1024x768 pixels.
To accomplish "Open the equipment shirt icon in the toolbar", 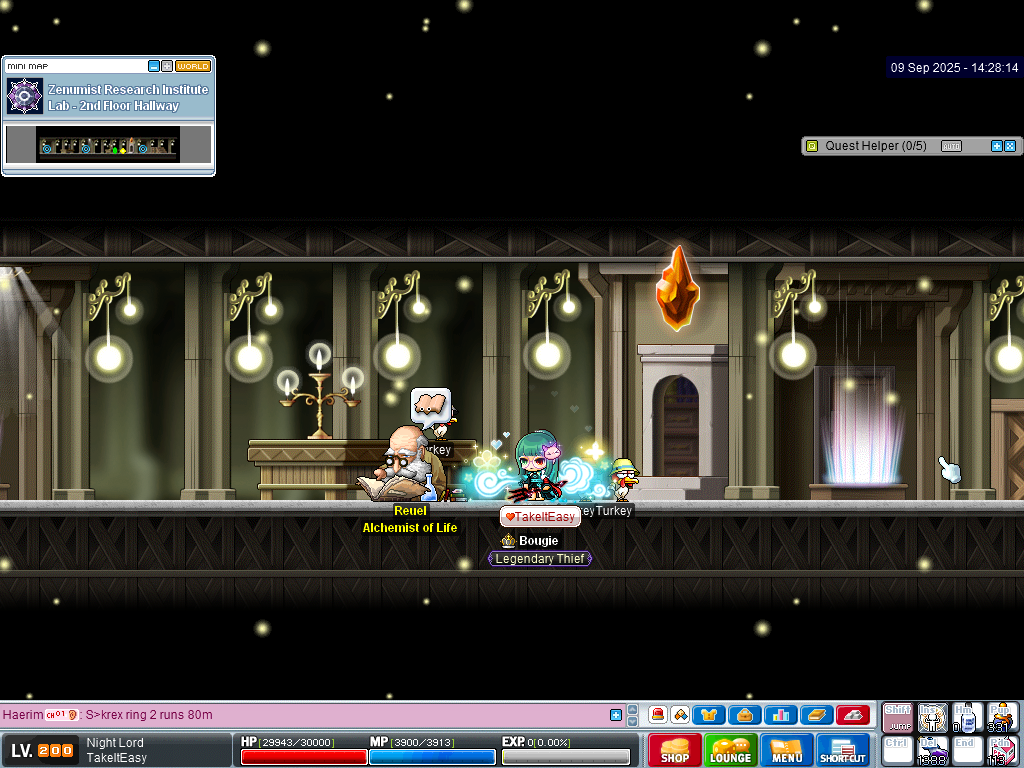I will coord(709,715).
